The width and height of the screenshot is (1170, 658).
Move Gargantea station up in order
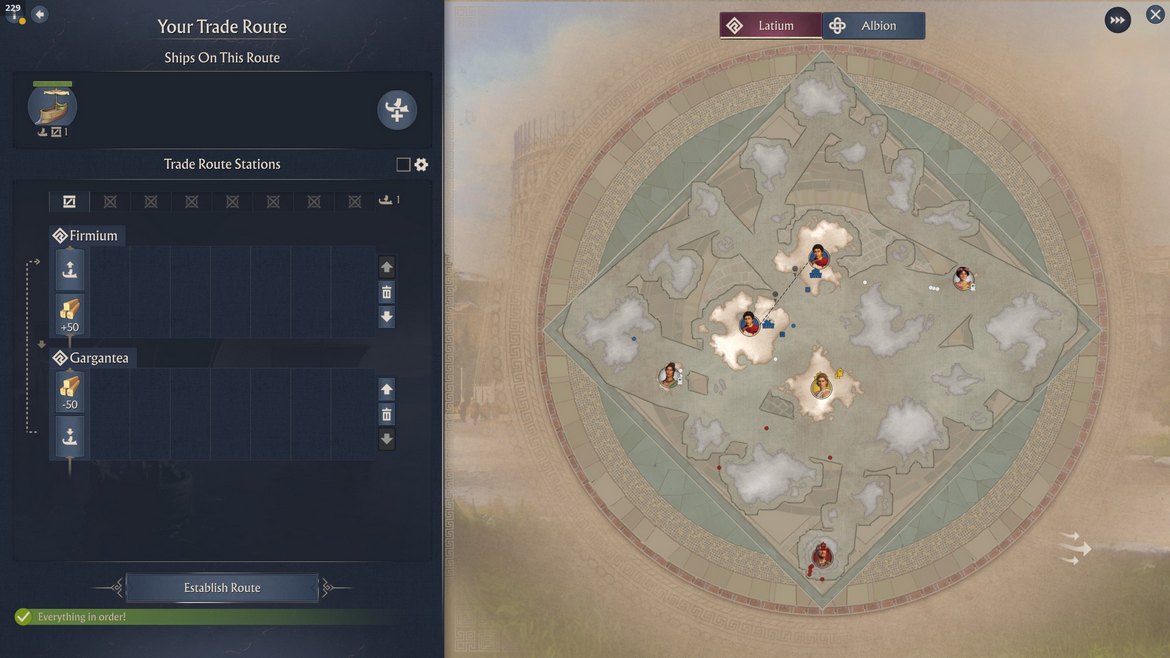point(387,389)
